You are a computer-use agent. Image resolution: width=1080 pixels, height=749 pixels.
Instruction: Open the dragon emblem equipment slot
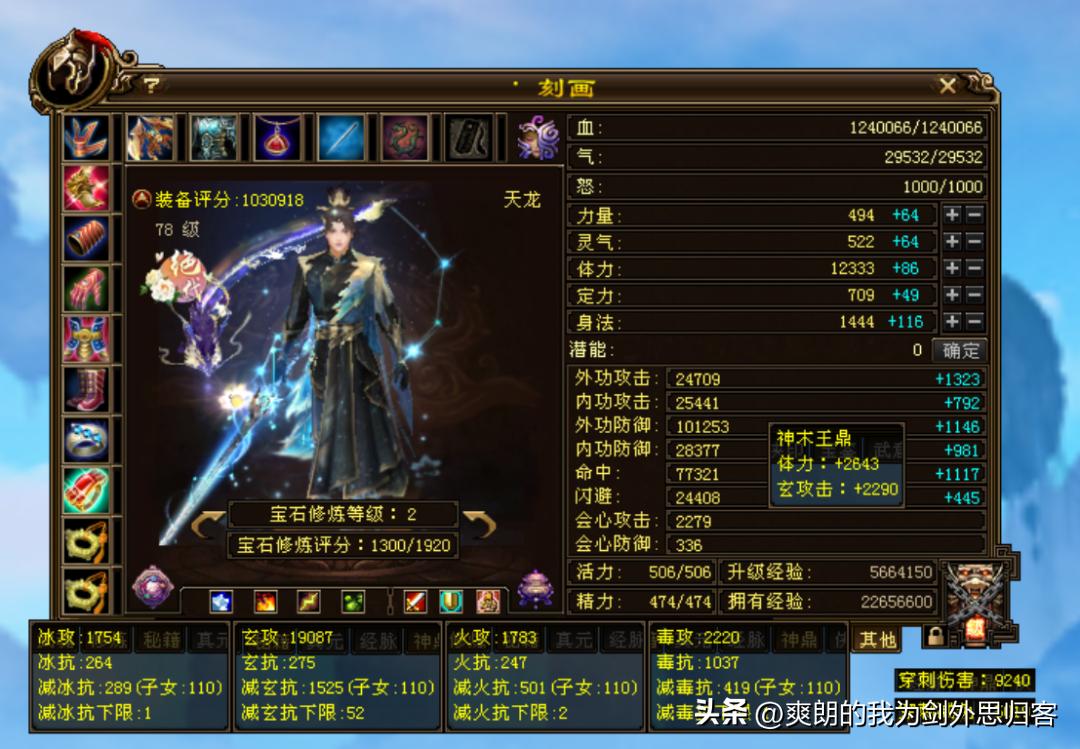(405, 138)
